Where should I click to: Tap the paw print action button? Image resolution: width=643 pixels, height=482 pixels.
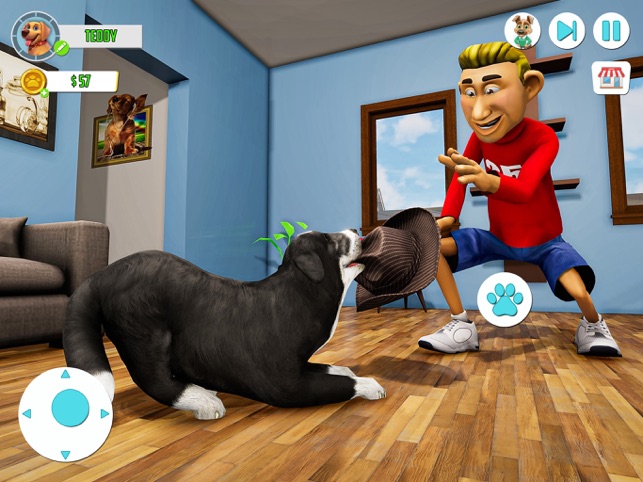pos(504,300)
